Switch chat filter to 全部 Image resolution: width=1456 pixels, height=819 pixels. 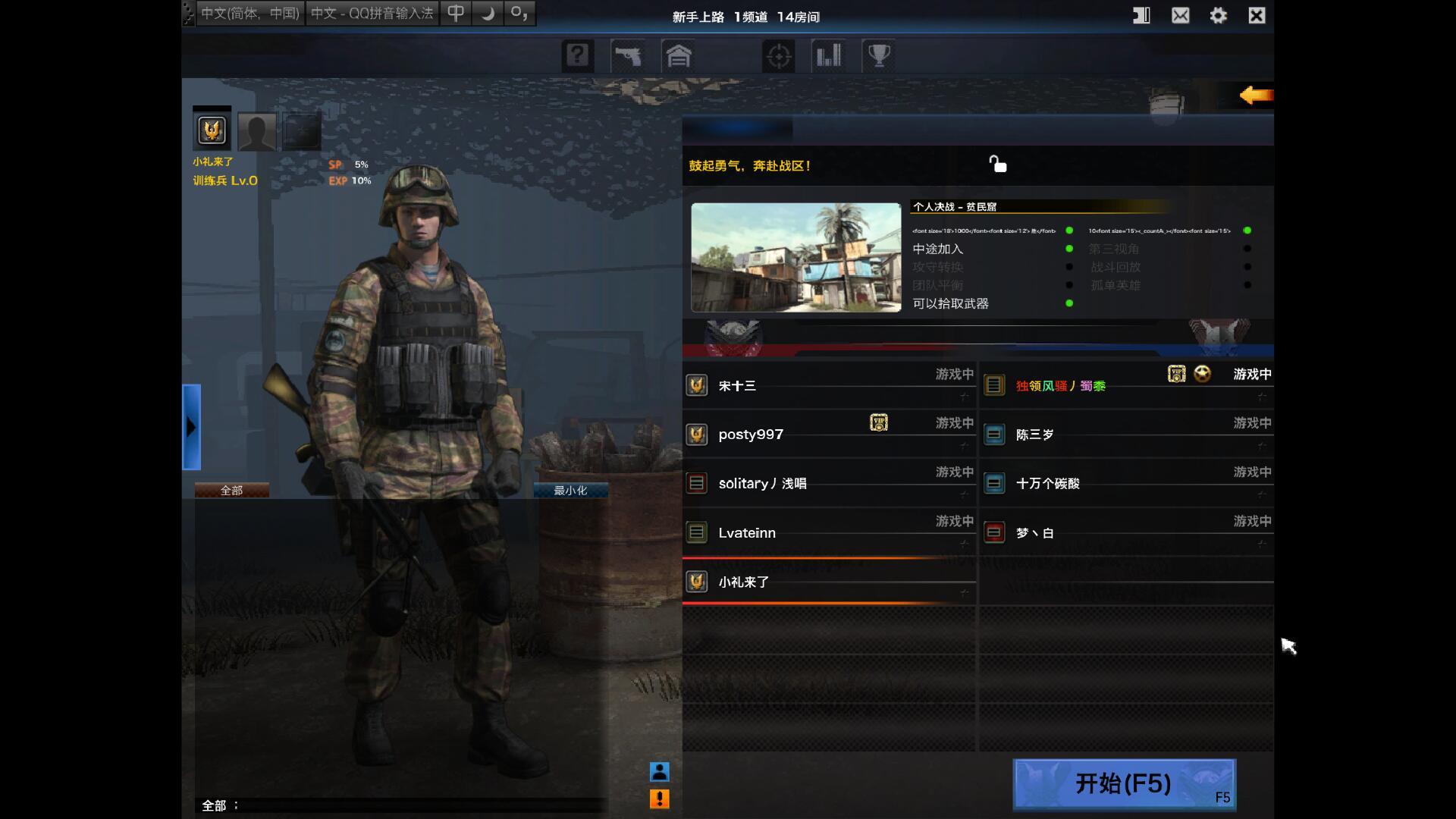231,490
